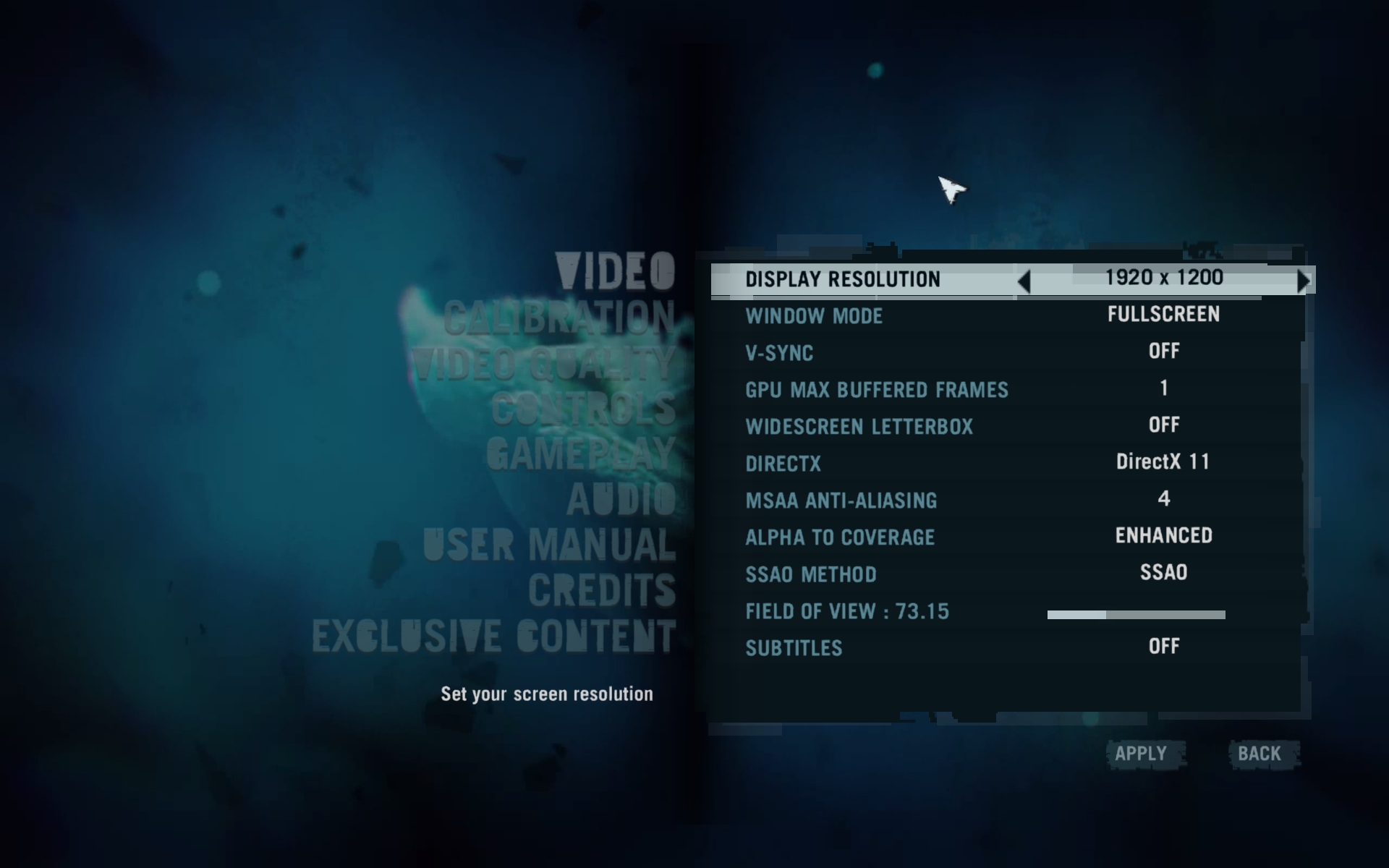
Task: Click the Field of View slider
Action: click(x=1136, y=615)
